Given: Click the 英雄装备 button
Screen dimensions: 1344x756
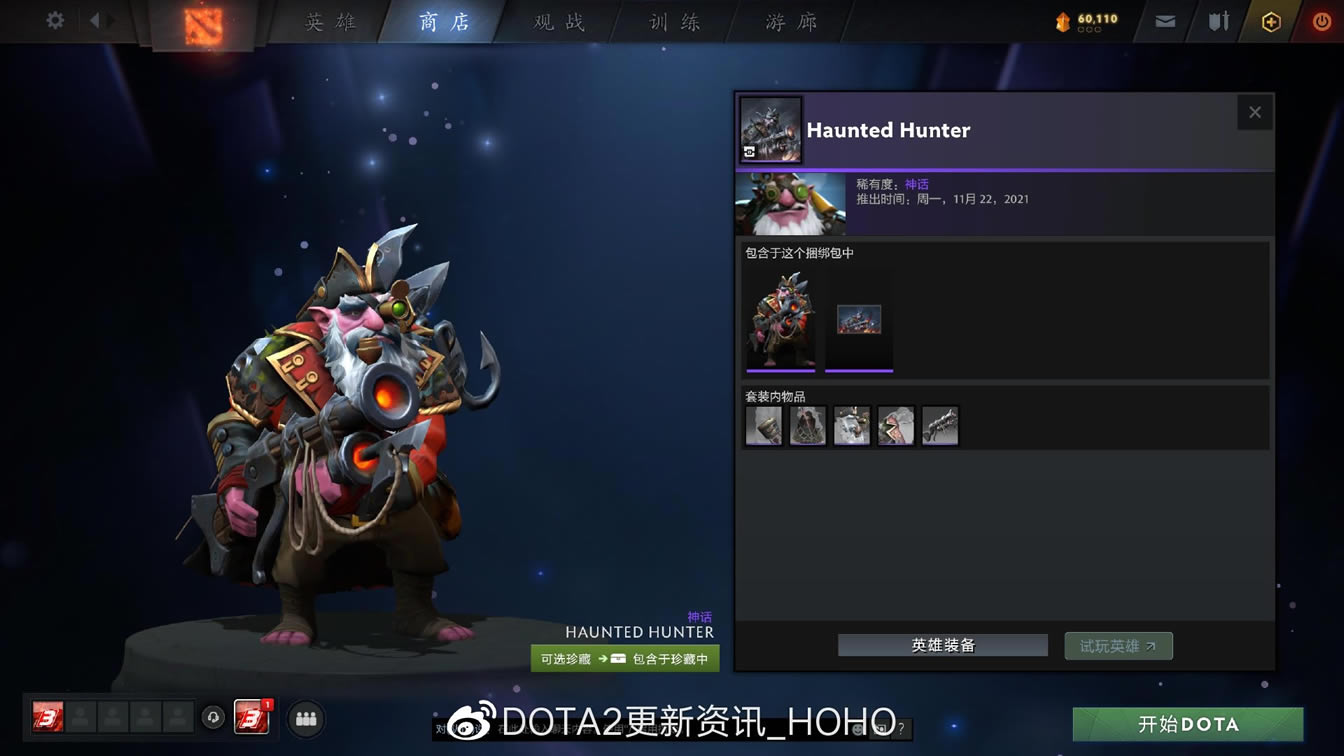Looking at the screenshot, I should click(x=941, y=645).
